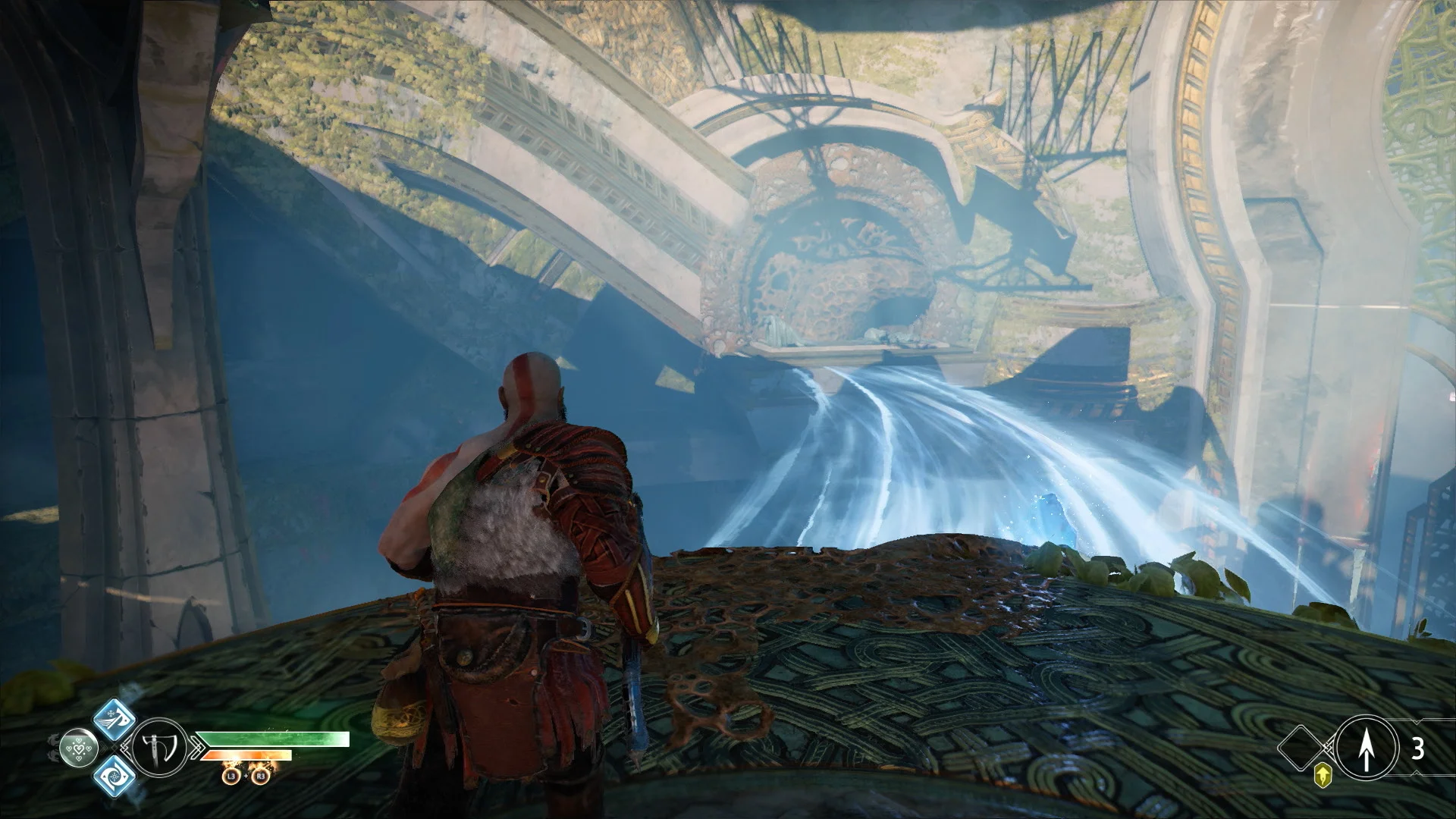
Task: Expand the chevron right of the arrow counter
Action: [1416, 720]
